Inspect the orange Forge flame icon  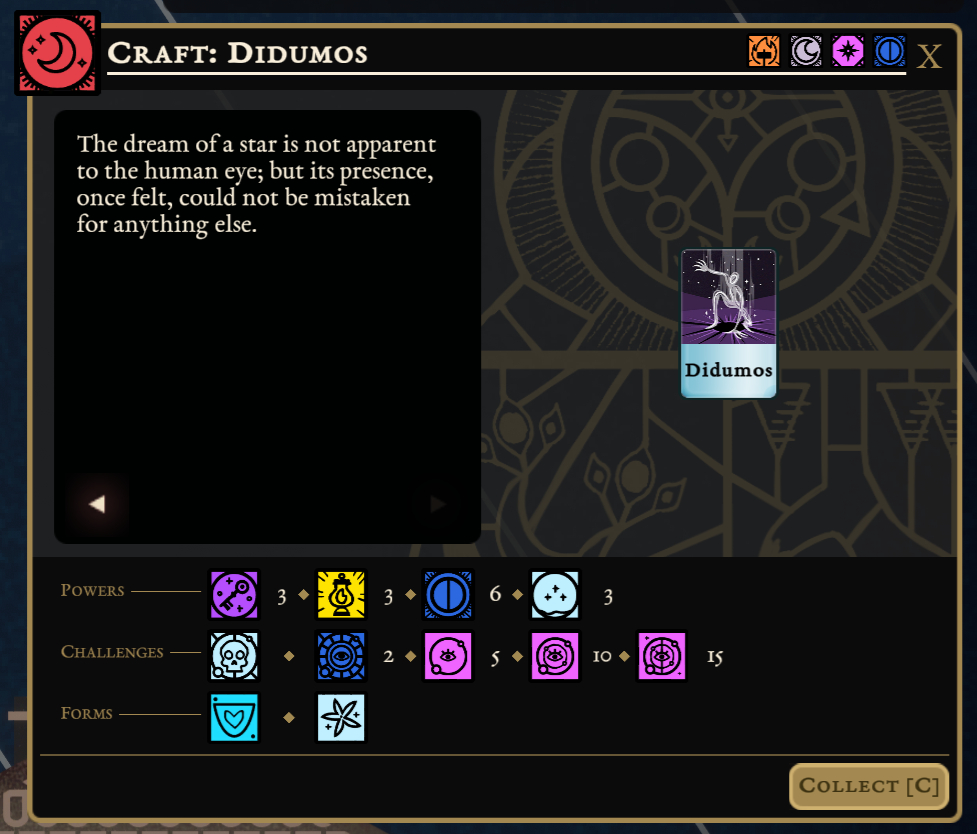764,51
